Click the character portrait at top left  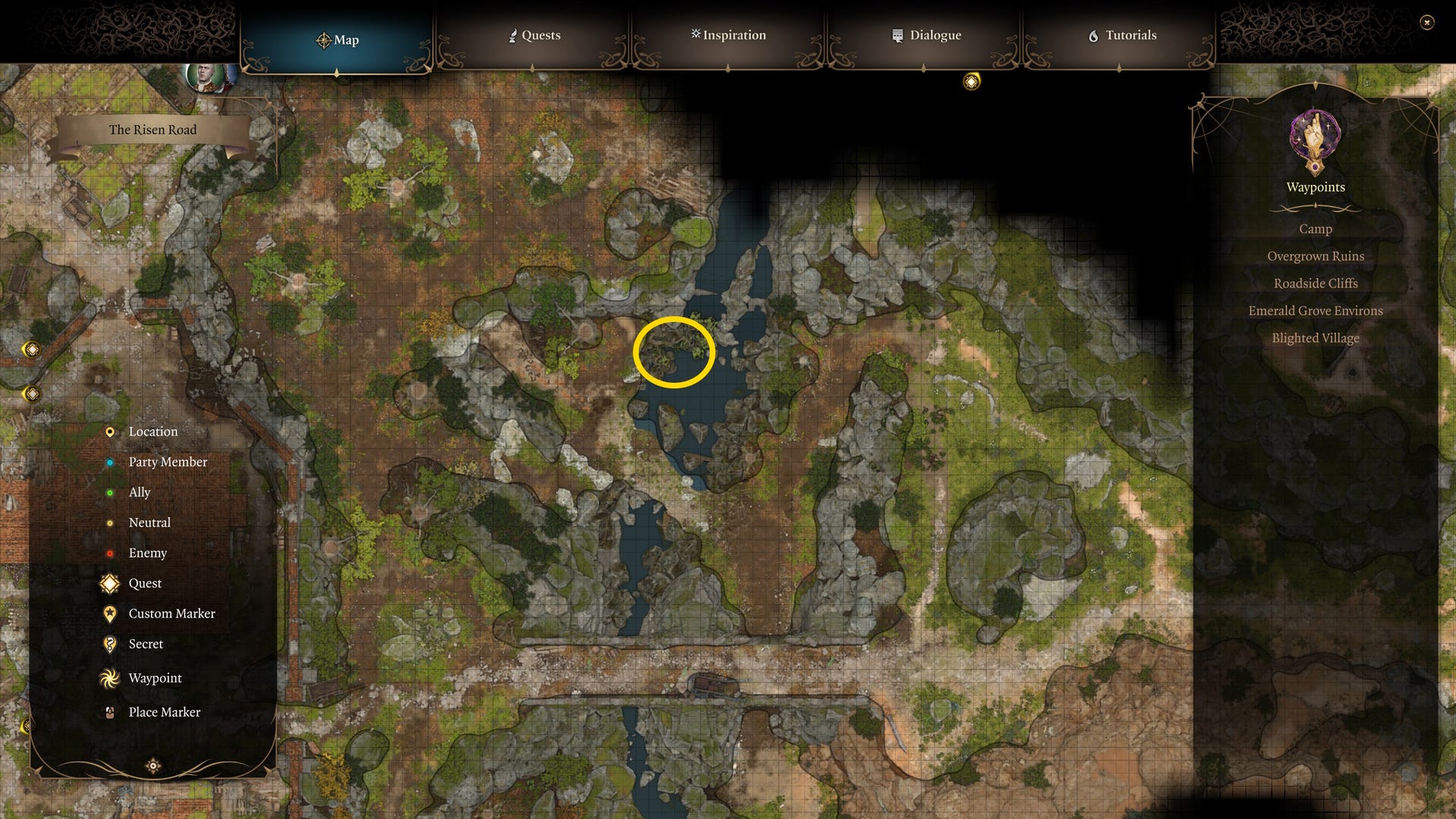[x=206, y=76]
